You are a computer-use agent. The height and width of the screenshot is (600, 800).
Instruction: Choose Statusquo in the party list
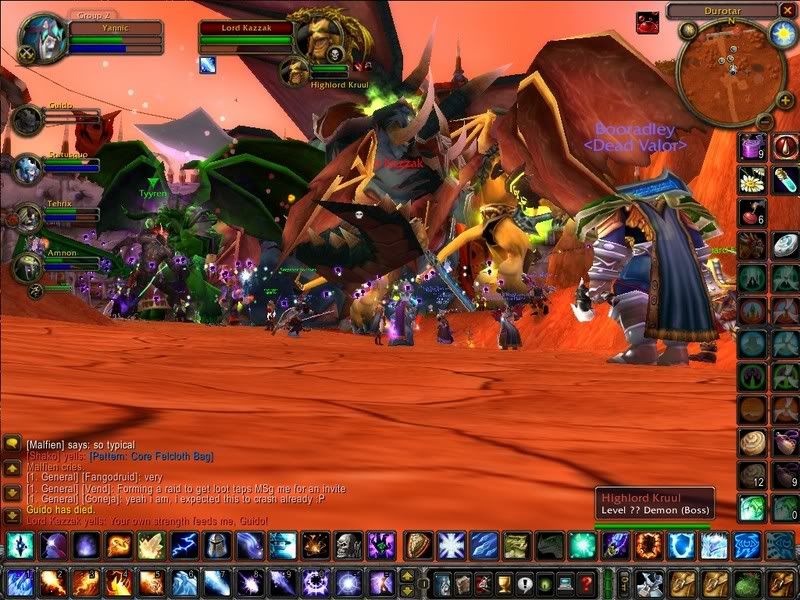27,168
